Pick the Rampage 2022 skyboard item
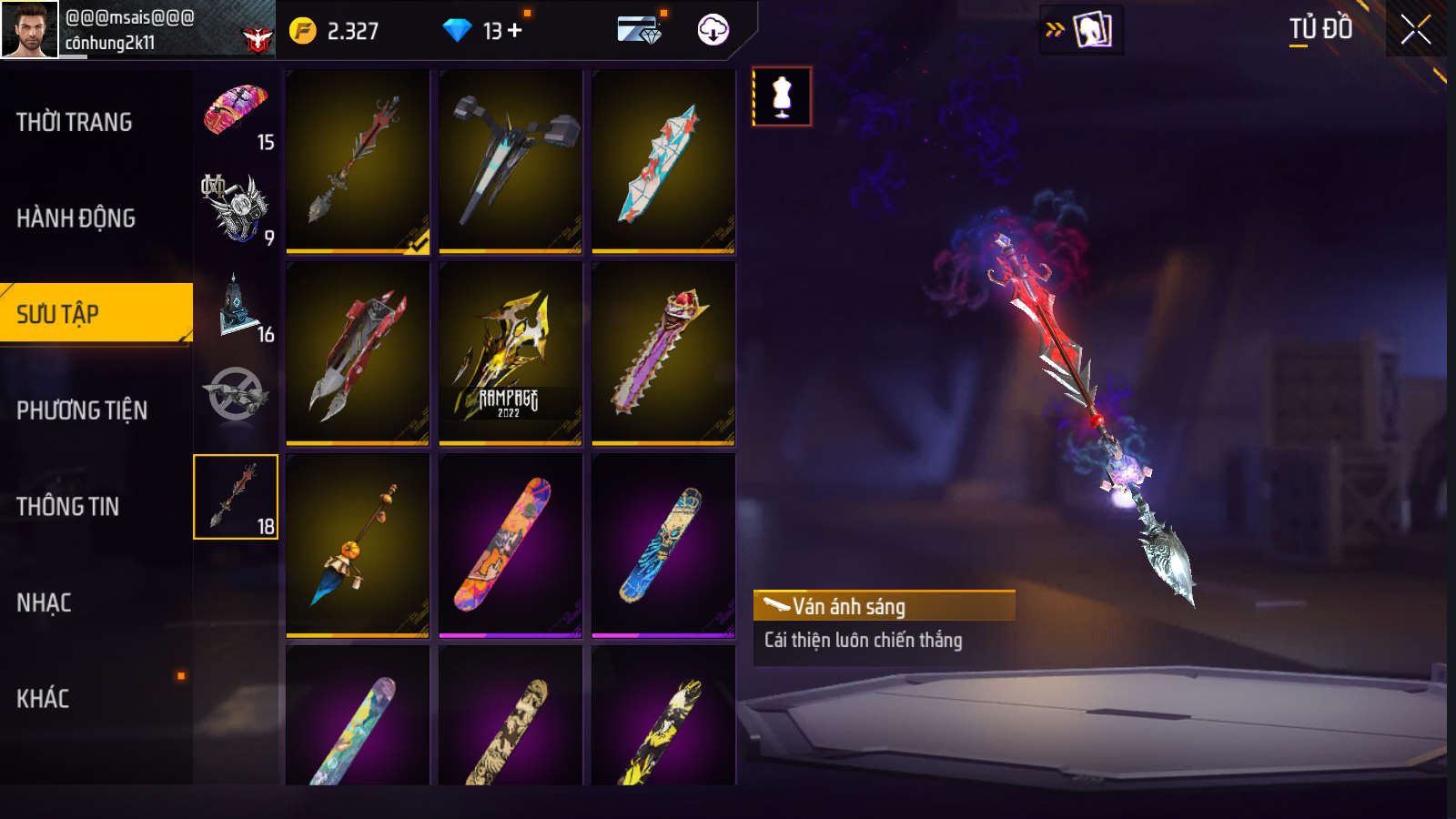 point(511,353)
